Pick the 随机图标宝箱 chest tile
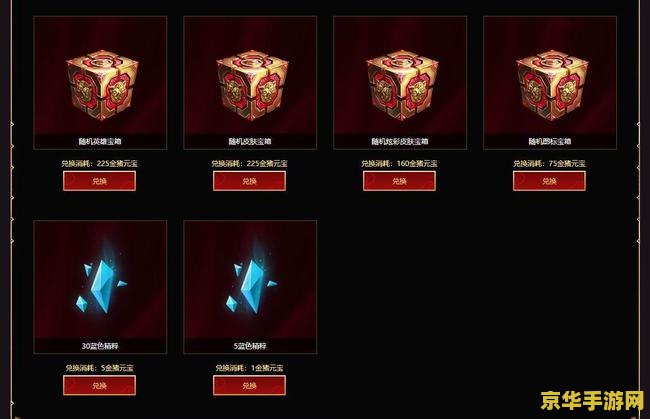Image resolution: width=650 pixels, height=419 pixels. click(549, 80)
